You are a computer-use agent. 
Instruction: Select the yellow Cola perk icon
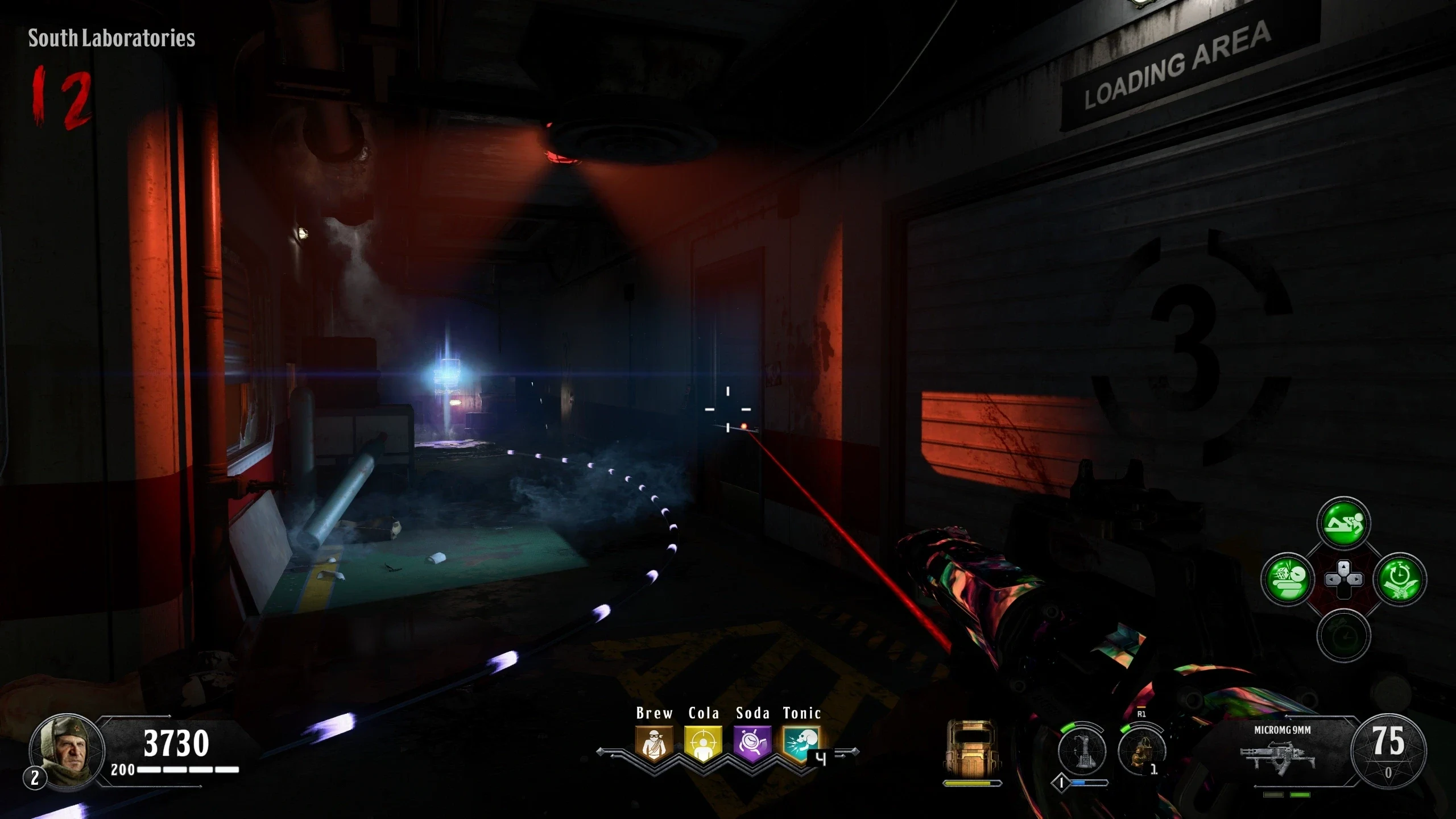tap(703, 743)
